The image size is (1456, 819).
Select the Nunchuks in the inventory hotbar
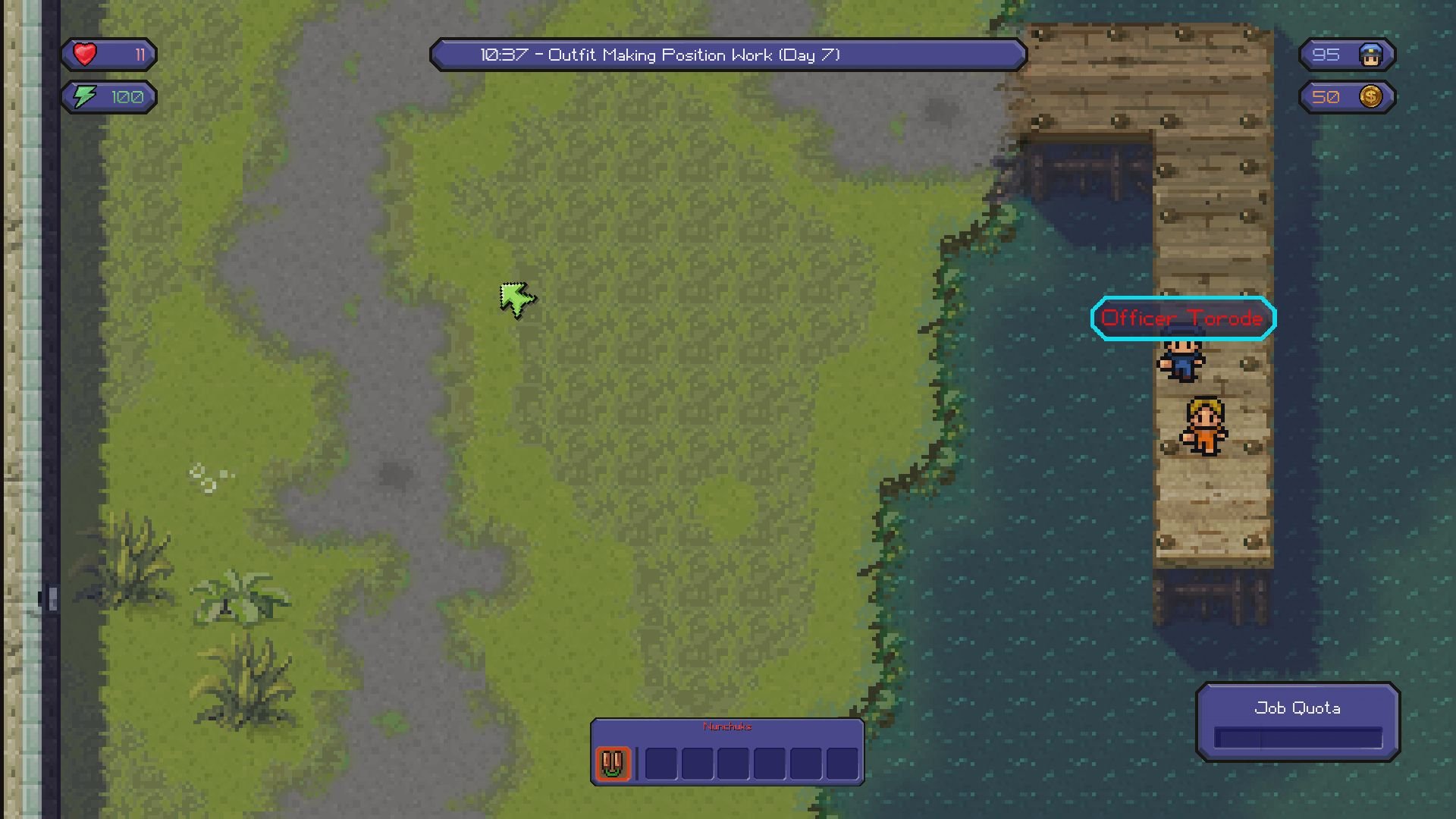611,764
